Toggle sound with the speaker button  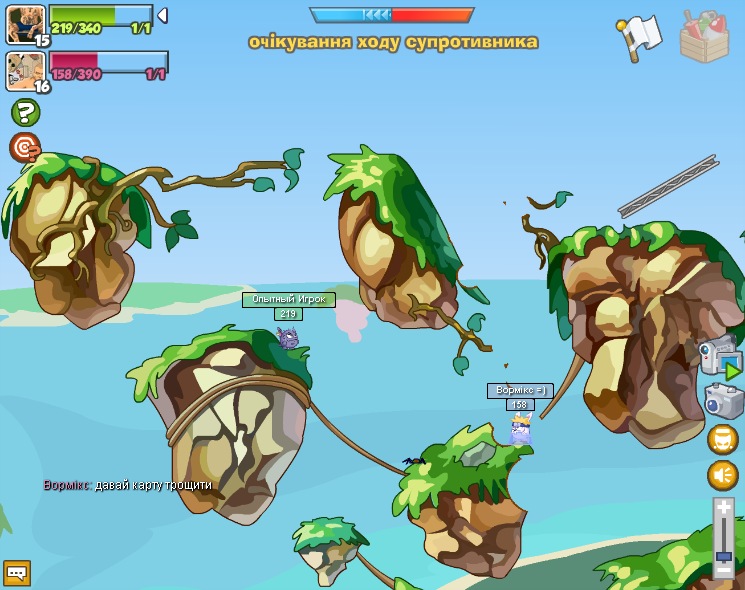click(723, 475)
